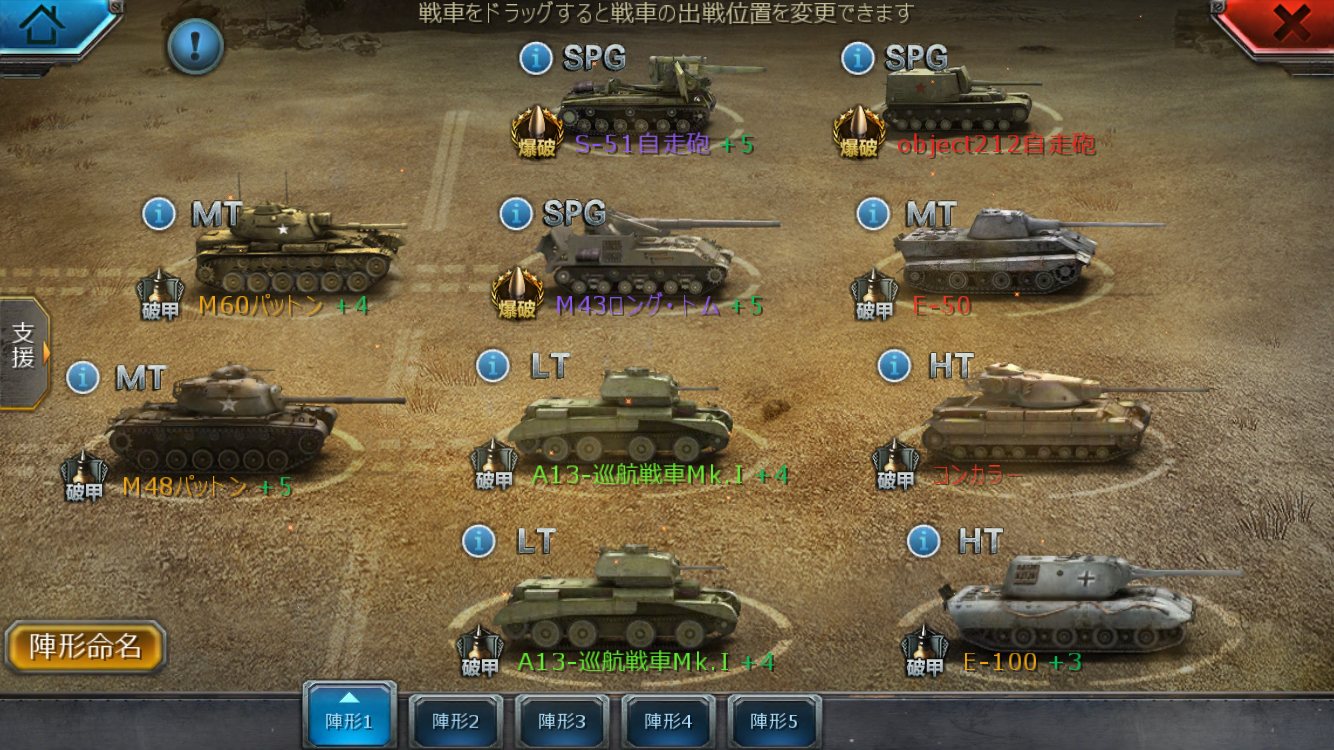Open the M60 Patton info icon
Image resolution: width=1334 pixels, height=750 pixels.
tap(159, 213)
